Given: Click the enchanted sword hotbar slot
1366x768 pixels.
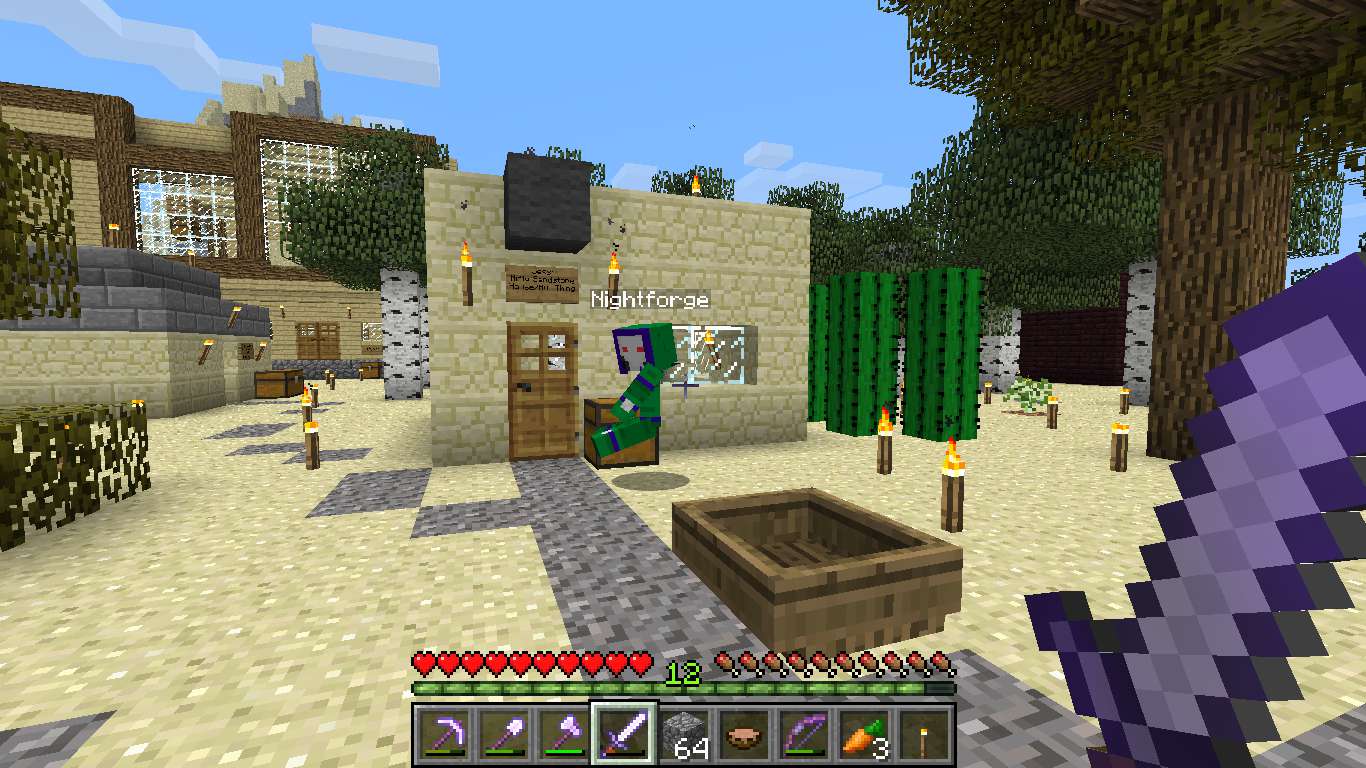Looking at the screenshot, I should (623, 735).
